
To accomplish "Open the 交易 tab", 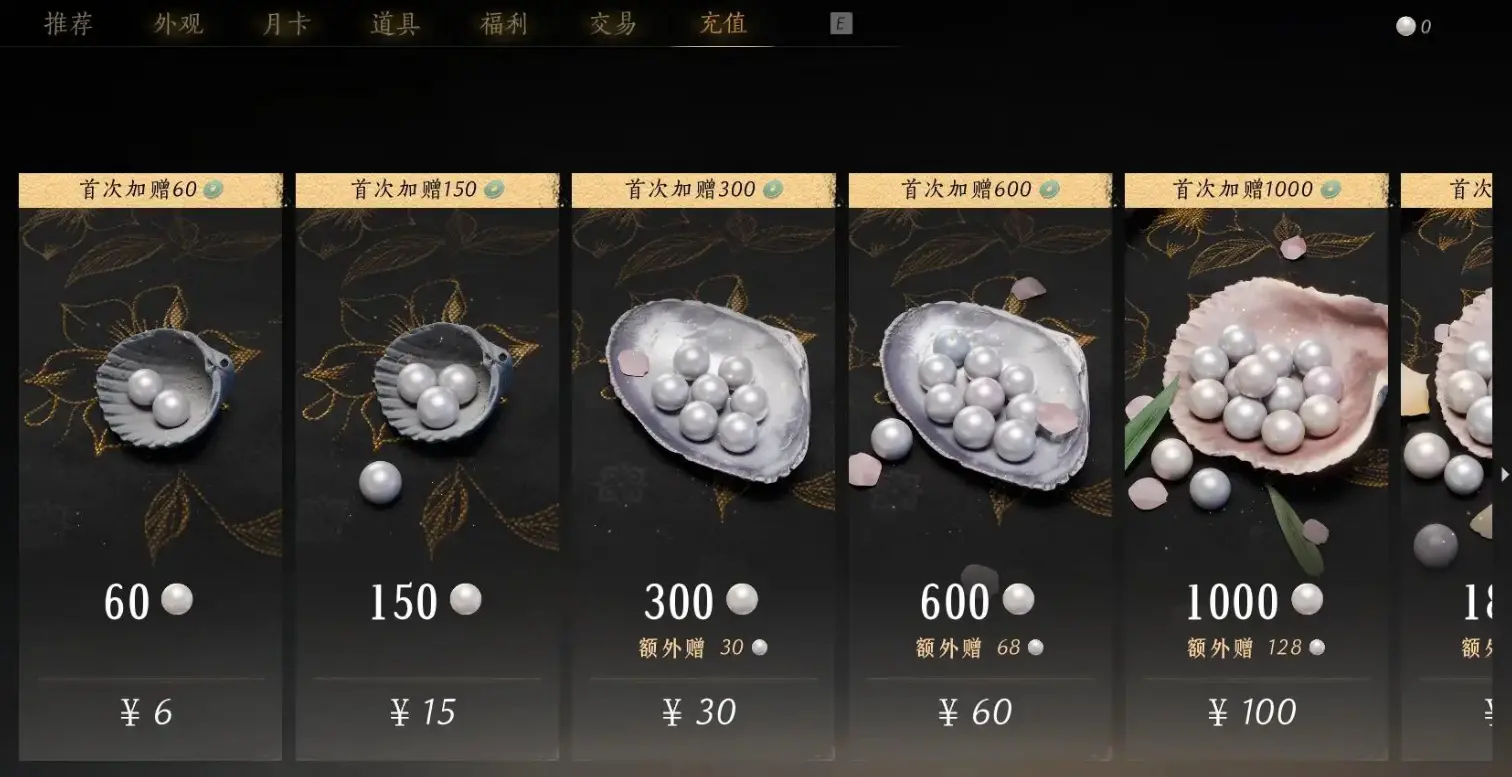I will click(x=613, y=24).
